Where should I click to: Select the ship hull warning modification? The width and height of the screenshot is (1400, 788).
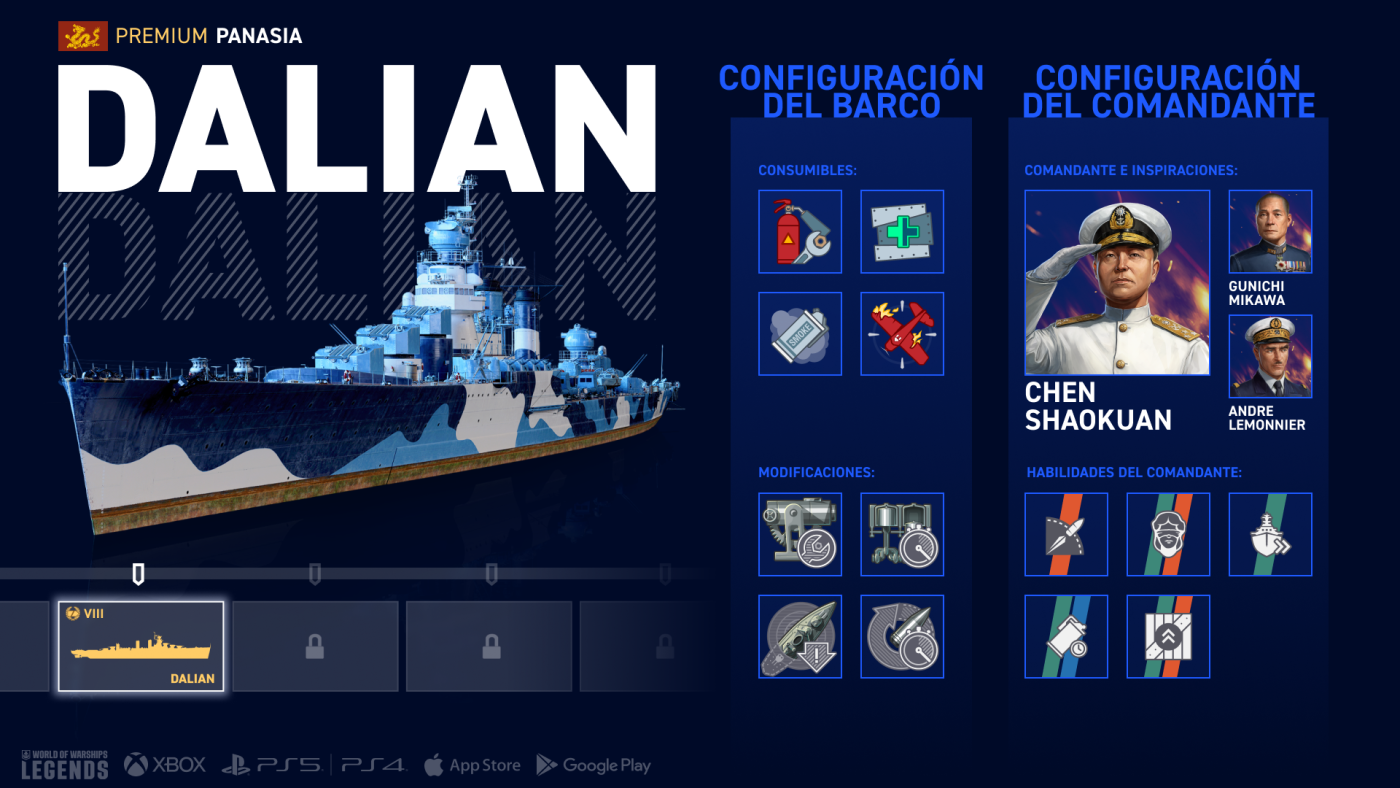[800, 636]
